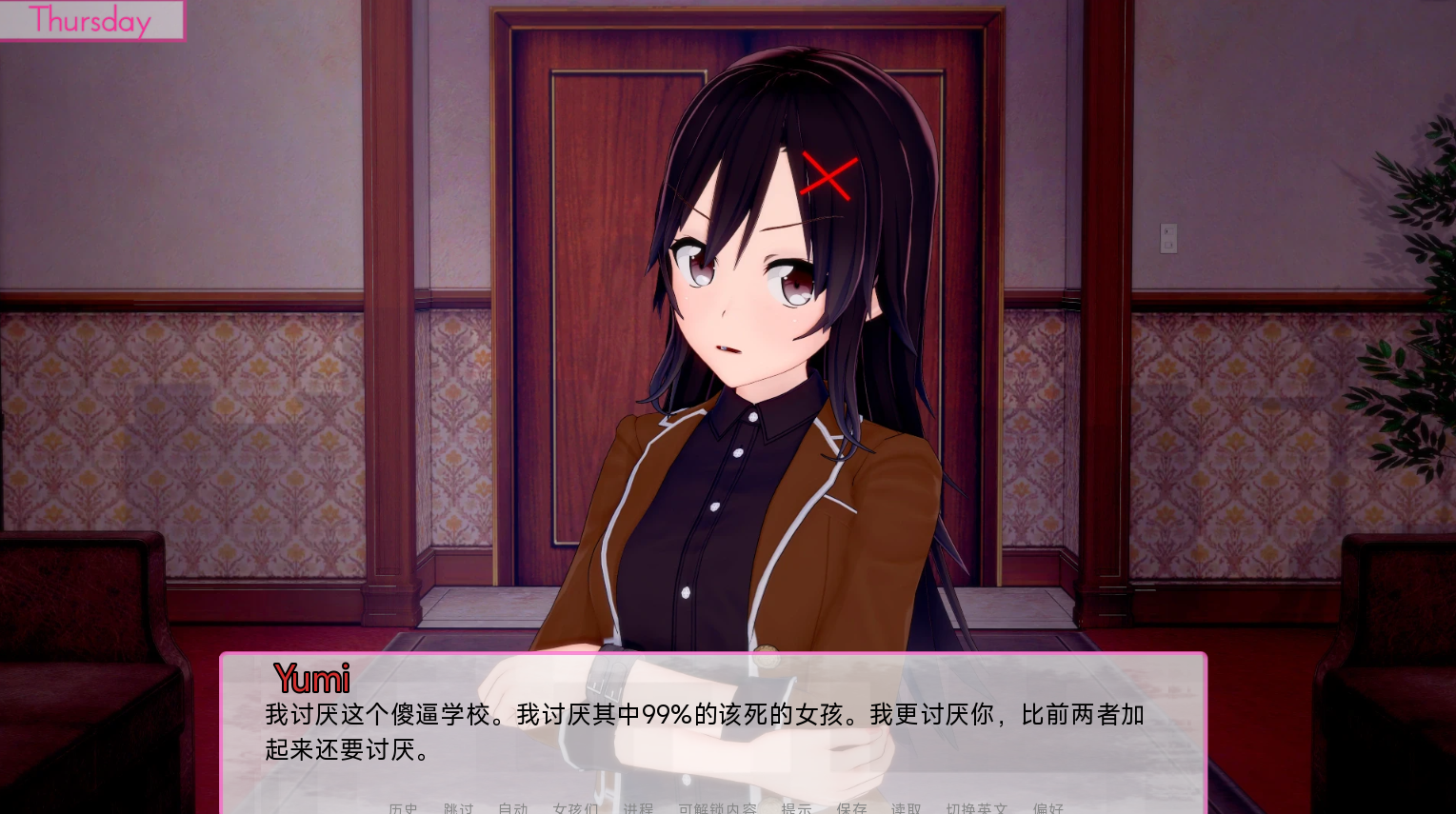The width and height of the screenshot is (1456, 814).
Task: Enable 跳过 (Skip) mode
Action: (x=458, y=809)
